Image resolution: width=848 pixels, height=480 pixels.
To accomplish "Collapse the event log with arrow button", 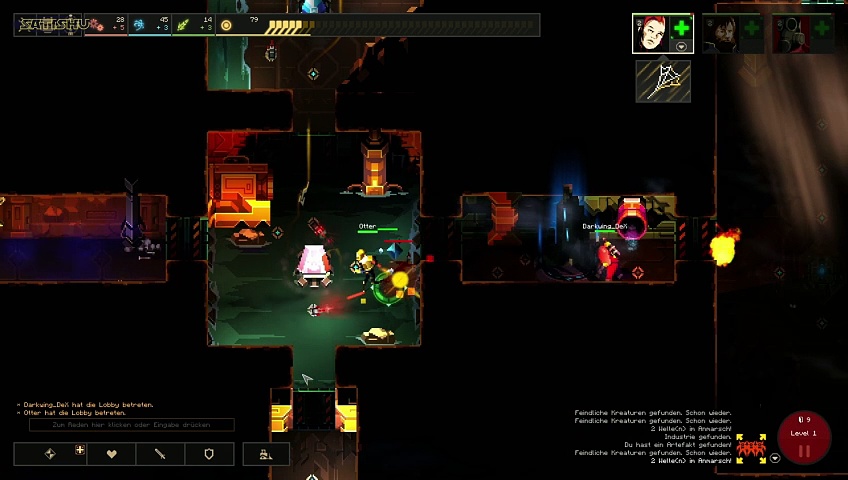I will 775,458.
